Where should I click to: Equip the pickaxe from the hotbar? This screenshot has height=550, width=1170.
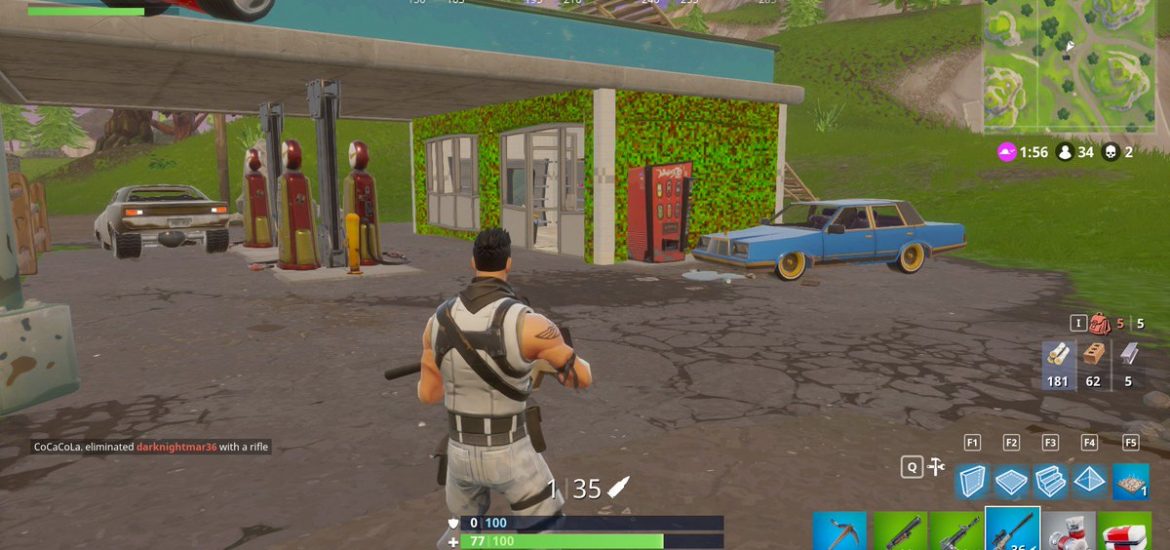pyautogui.click(x=840, y=531)
